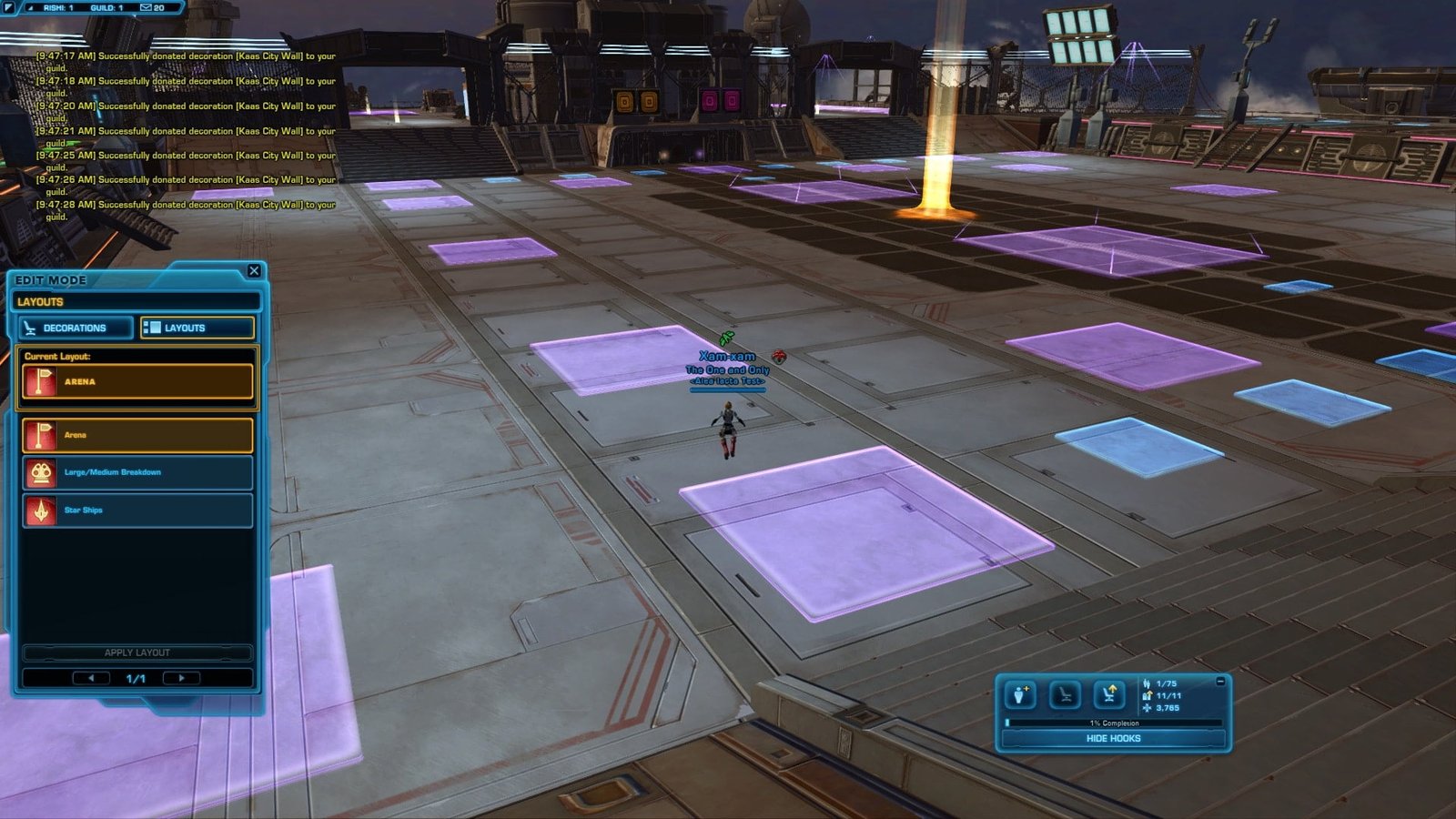Click the Hide Hooks button
The height and width of the screenshot is (819, 1456).
point(1113,738)
